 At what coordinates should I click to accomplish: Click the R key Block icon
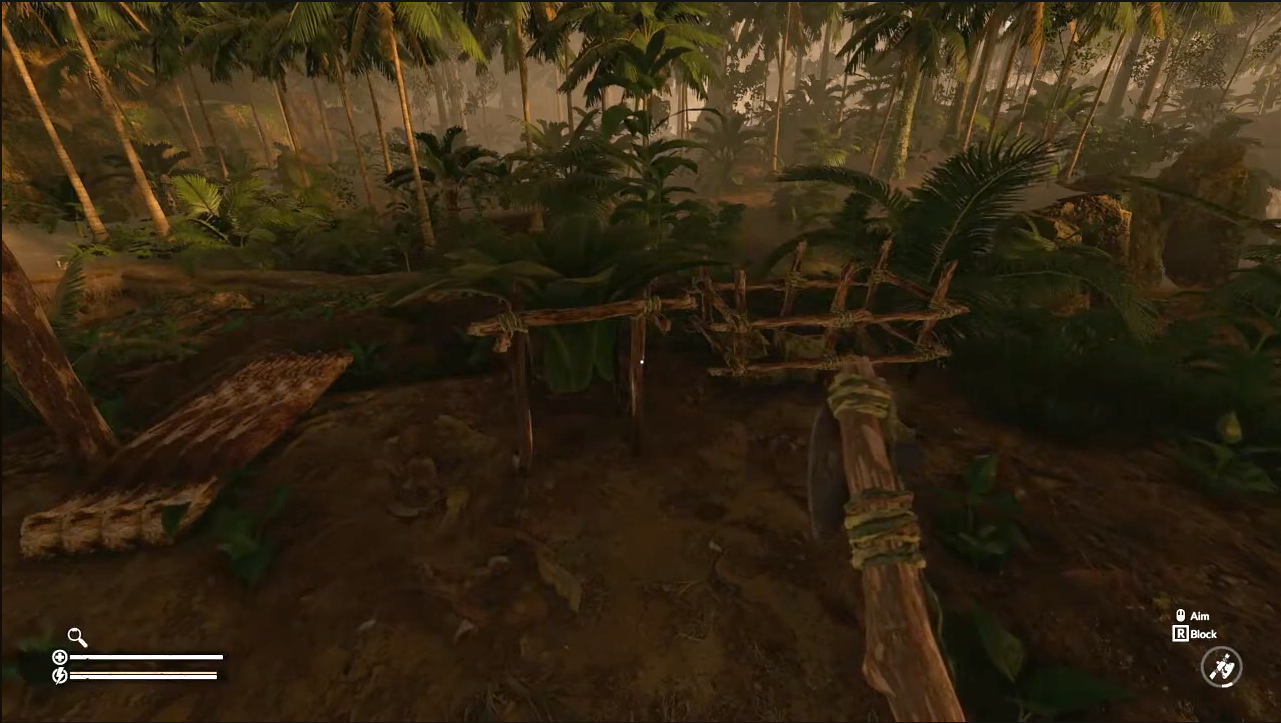coord(1181,634)
